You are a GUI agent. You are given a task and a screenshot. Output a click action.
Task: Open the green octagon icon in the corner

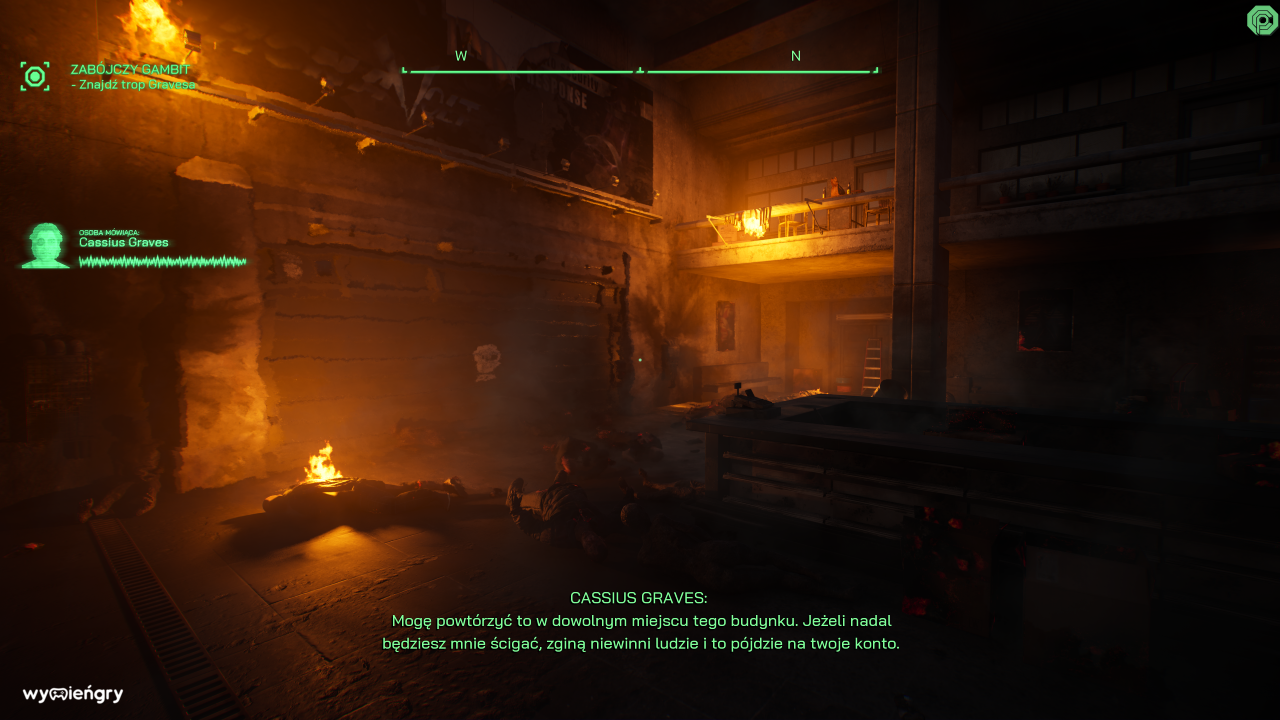pos(1262,20)
